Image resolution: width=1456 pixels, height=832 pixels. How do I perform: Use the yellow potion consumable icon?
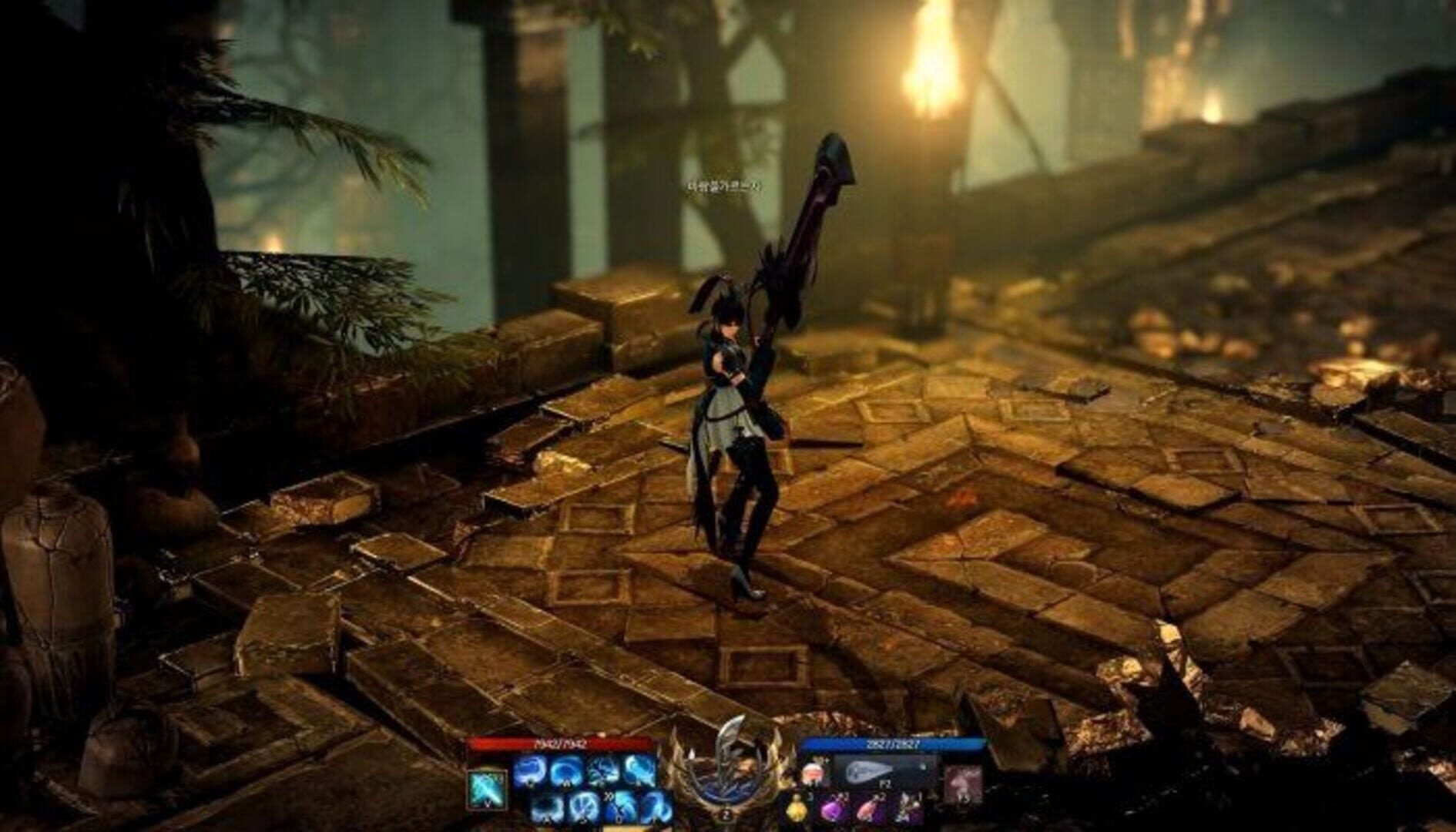coord(797,811)
